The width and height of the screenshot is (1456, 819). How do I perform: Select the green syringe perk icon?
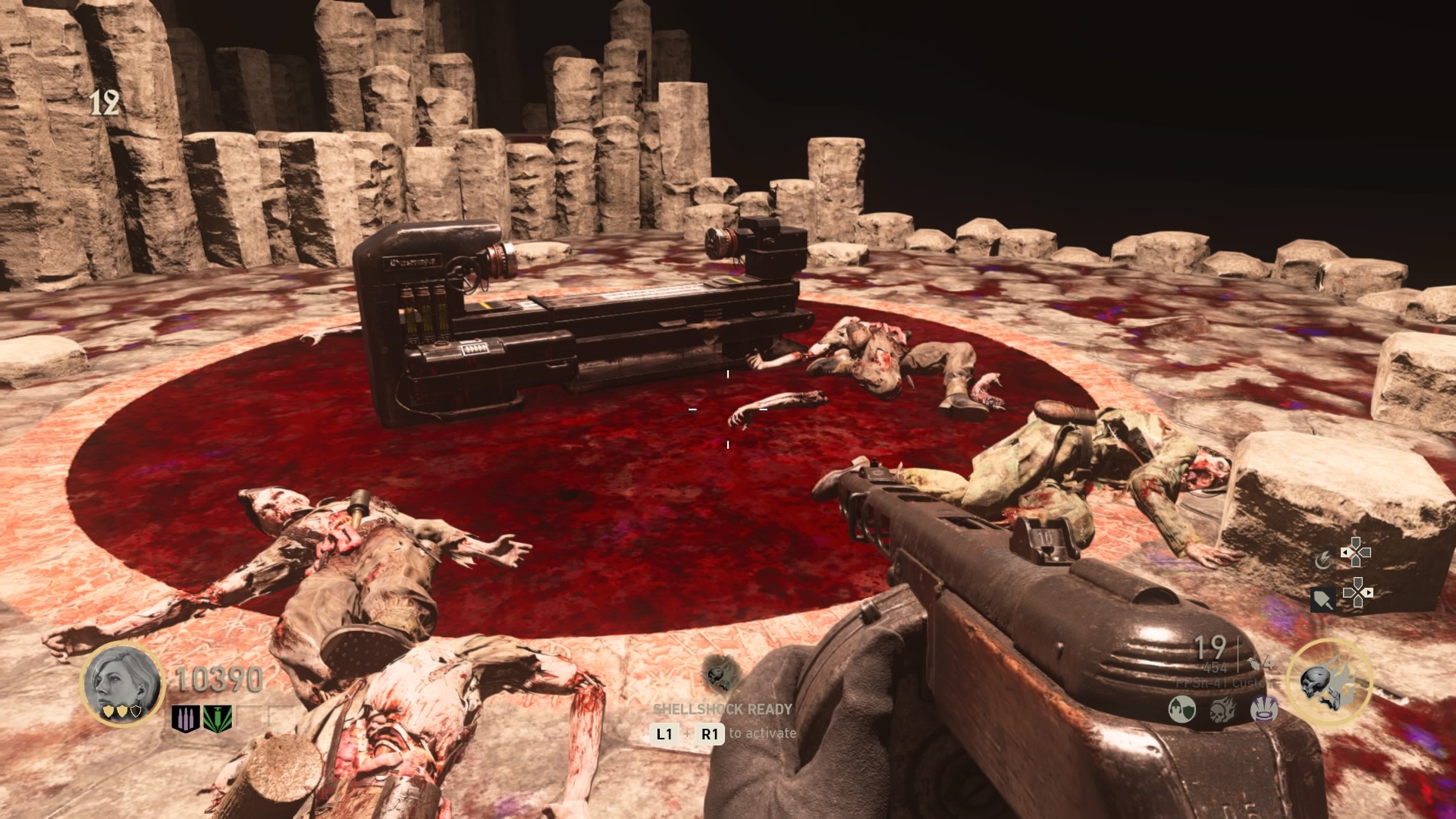pyautogui.click(x=218, y=718)
